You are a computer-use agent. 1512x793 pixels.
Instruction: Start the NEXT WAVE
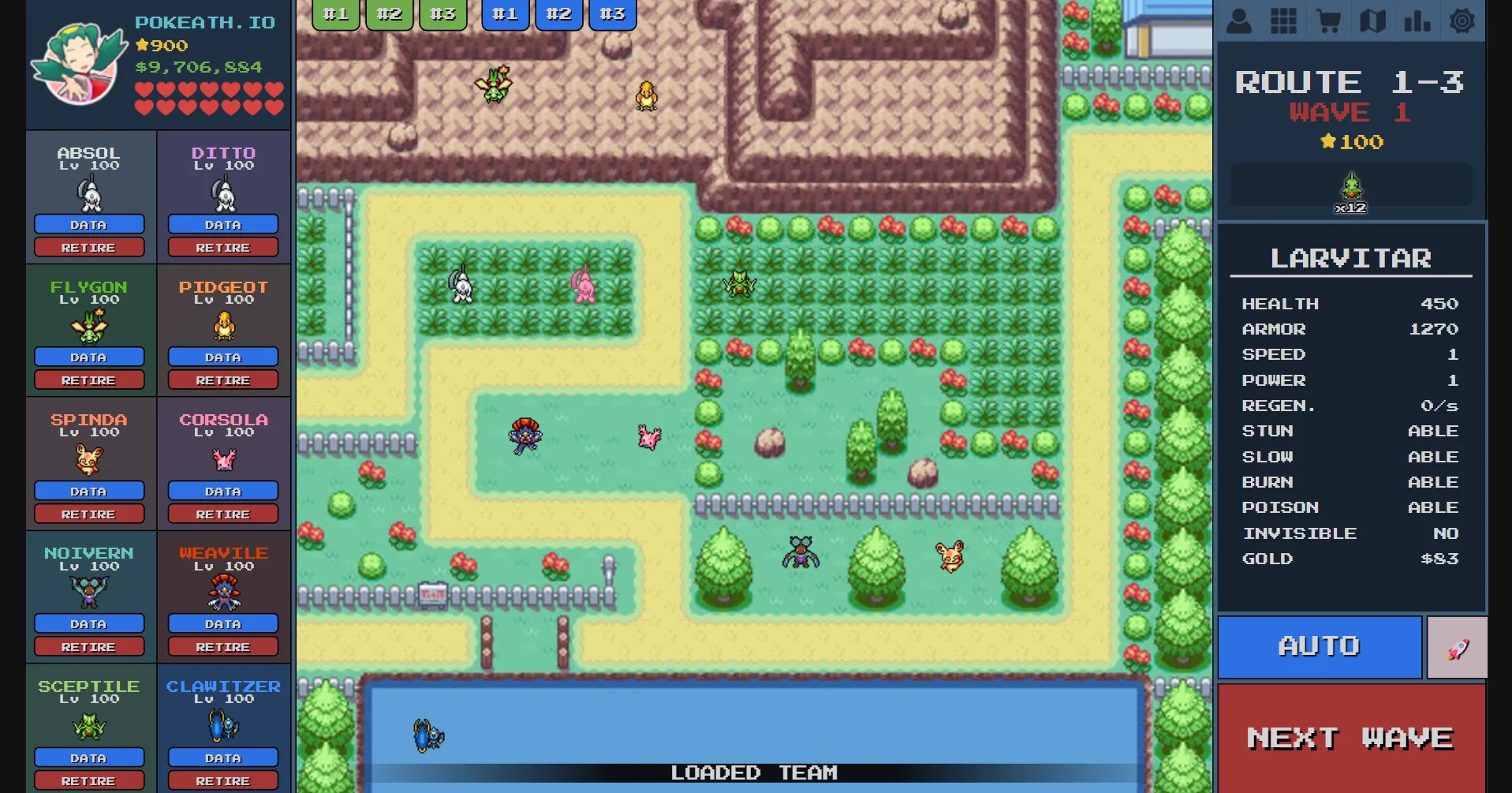1350,737
